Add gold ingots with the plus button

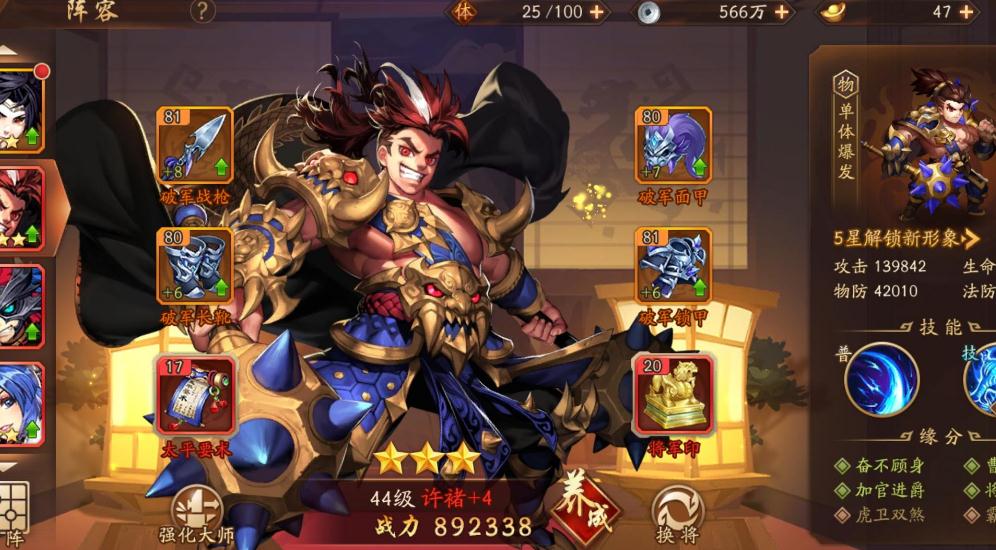966,12
